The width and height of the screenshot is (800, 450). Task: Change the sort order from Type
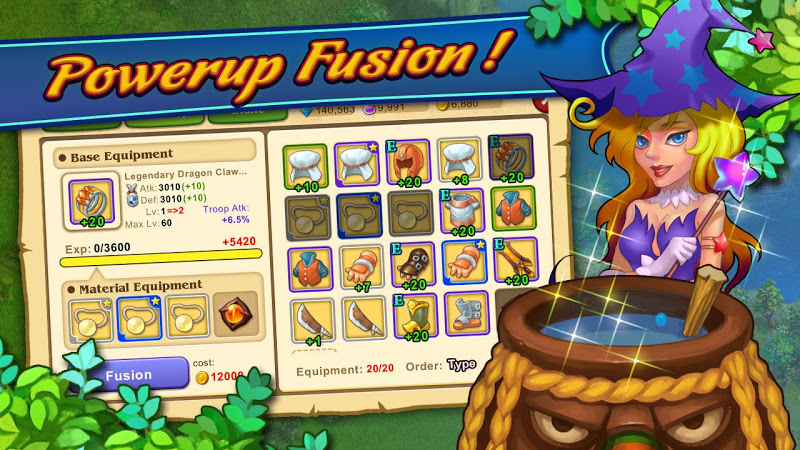461,364
